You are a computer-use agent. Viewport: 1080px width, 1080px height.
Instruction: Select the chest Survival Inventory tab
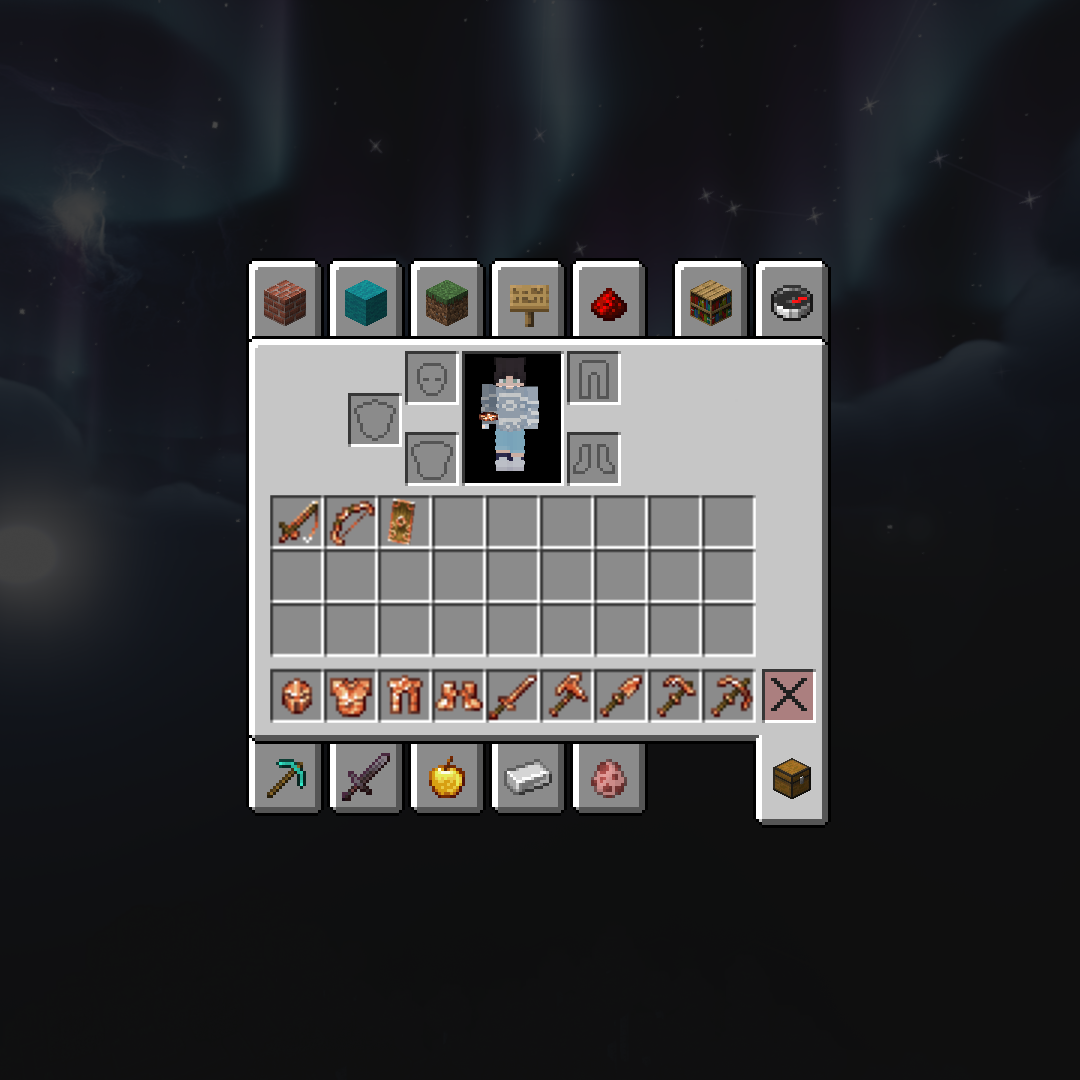(792, 779)
